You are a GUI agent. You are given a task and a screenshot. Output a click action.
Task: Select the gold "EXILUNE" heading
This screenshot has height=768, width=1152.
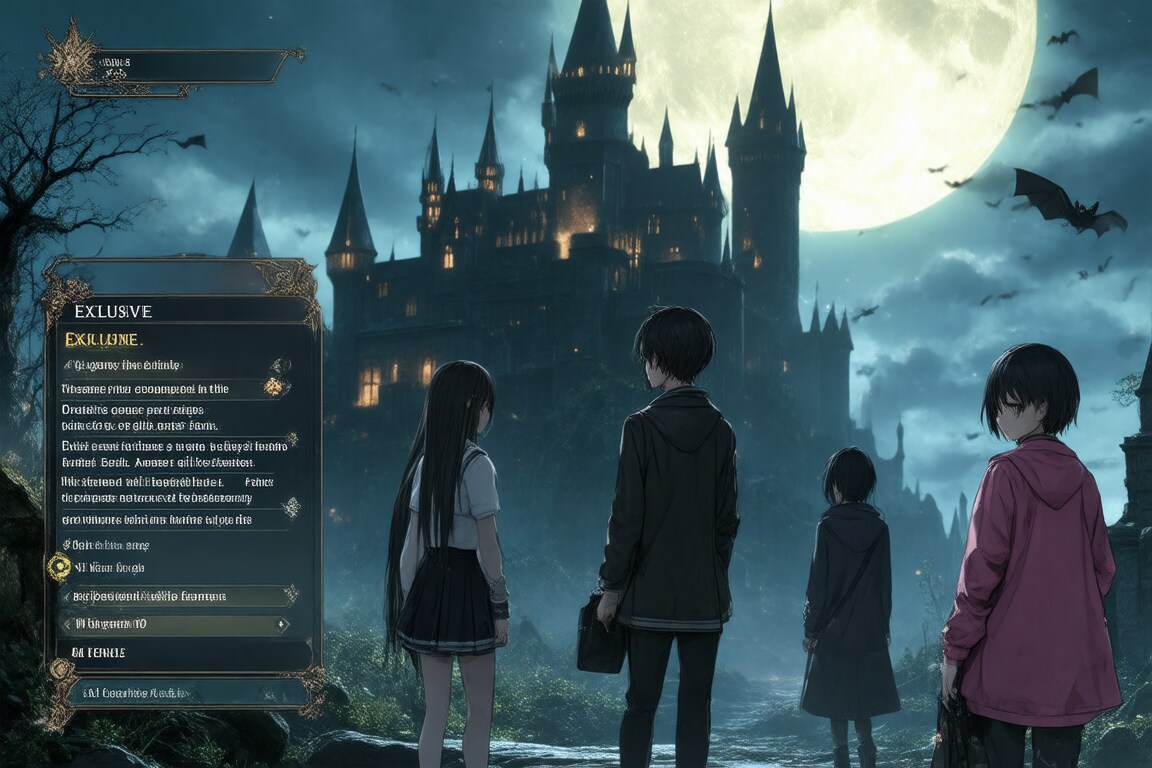pyautogui.click(x=104, y=340)
